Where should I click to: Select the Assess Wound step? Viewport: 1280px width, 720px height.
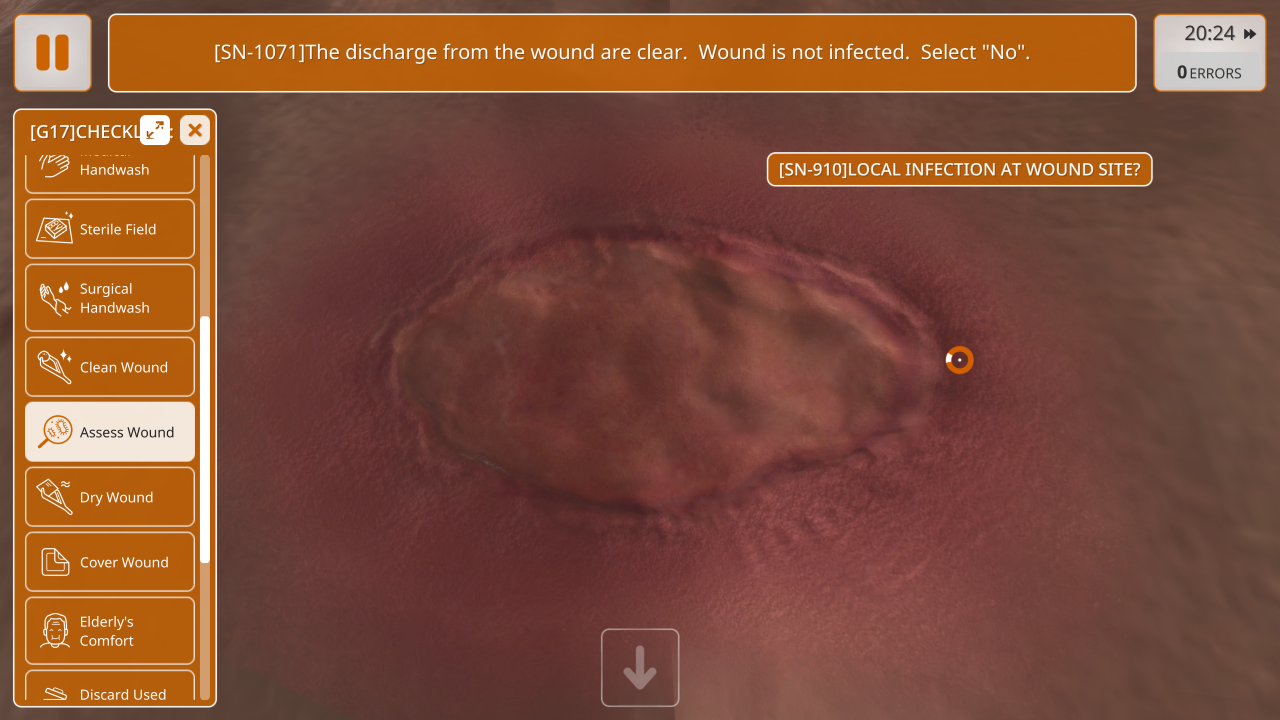tap(110, 432)
